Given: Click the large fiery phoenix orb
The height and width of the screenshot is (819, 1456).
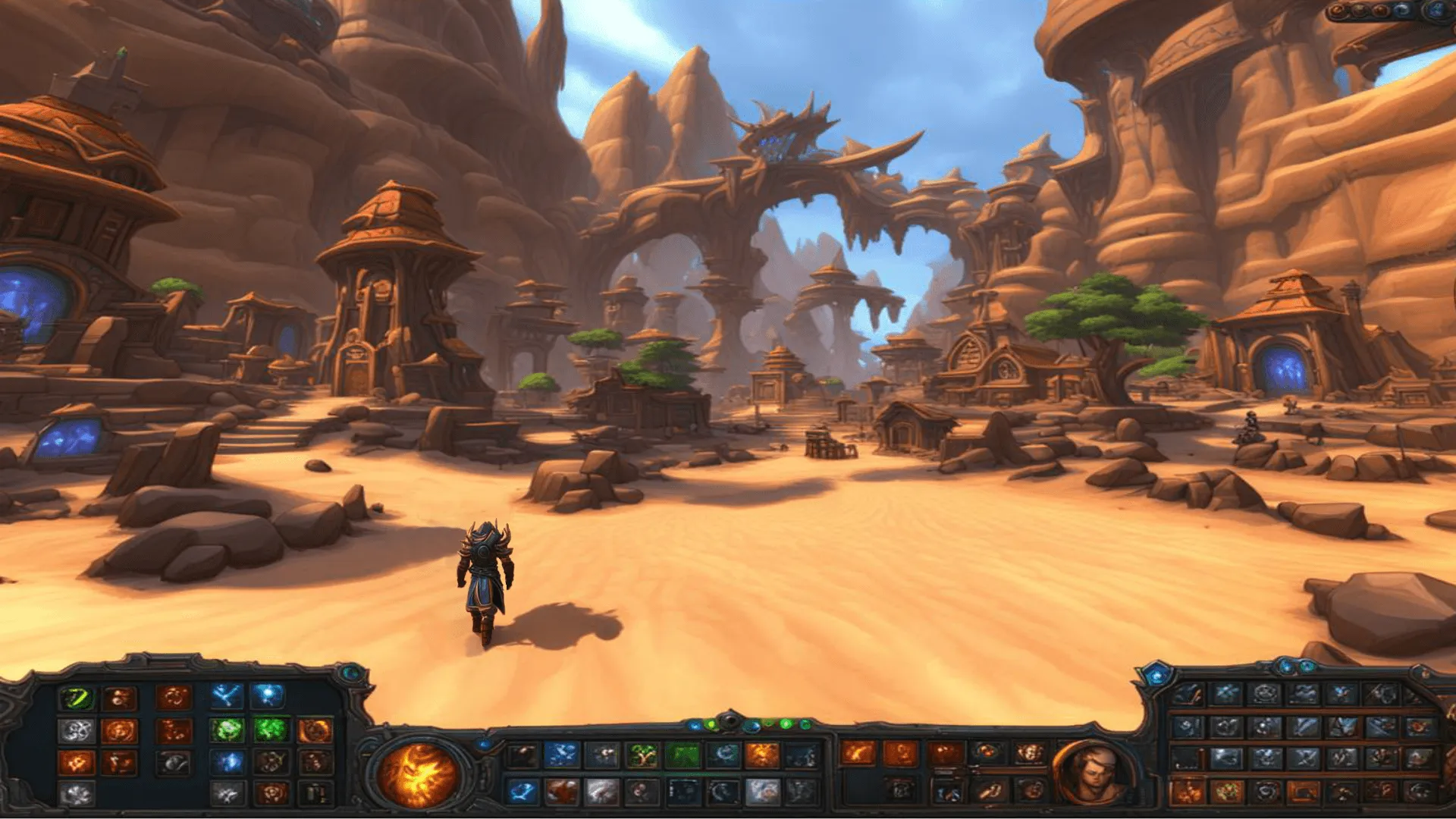Looking at the screenshot, I should [418, 774].
